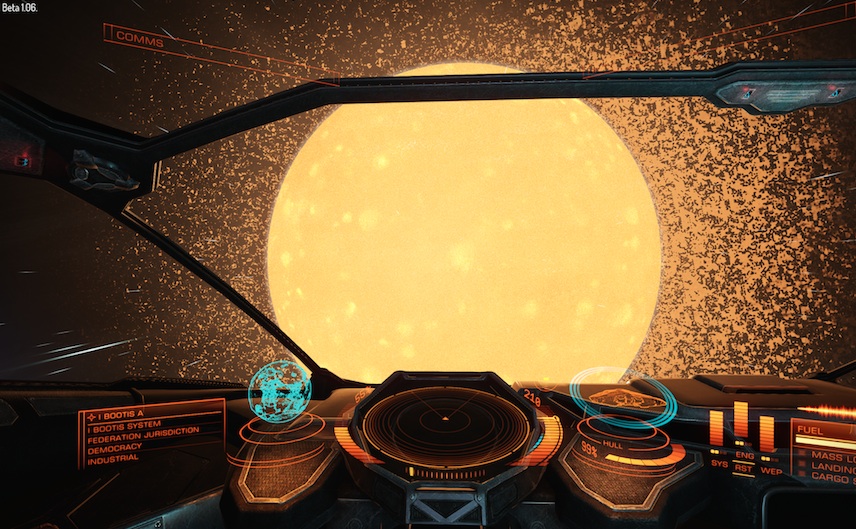The image size is (856, 529).
Task: Select the I Bootis A target info panel
Action: pos(150,436)
